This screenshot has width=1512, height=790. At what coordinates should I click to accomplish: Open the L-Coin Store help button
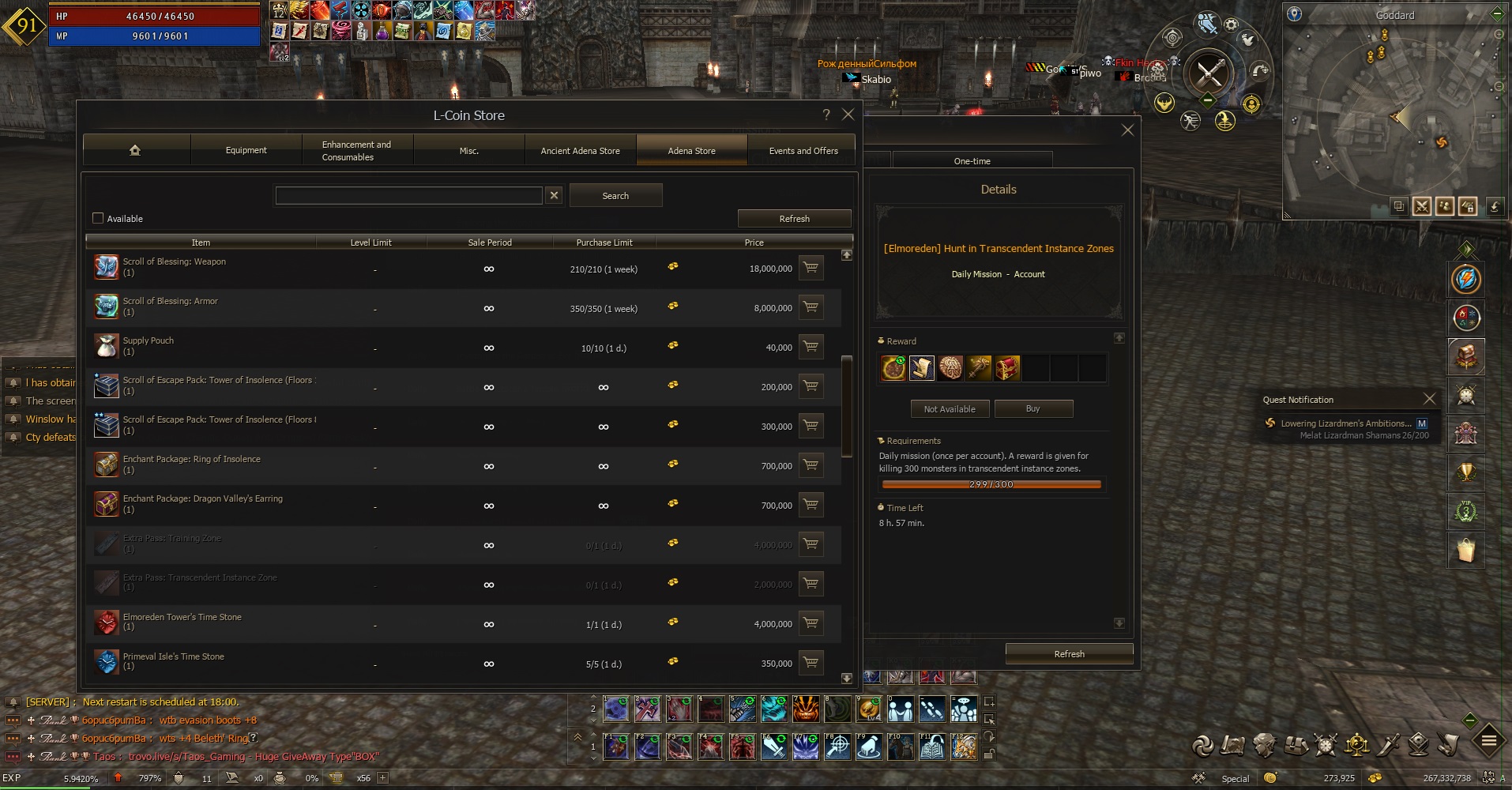[826, 115]
